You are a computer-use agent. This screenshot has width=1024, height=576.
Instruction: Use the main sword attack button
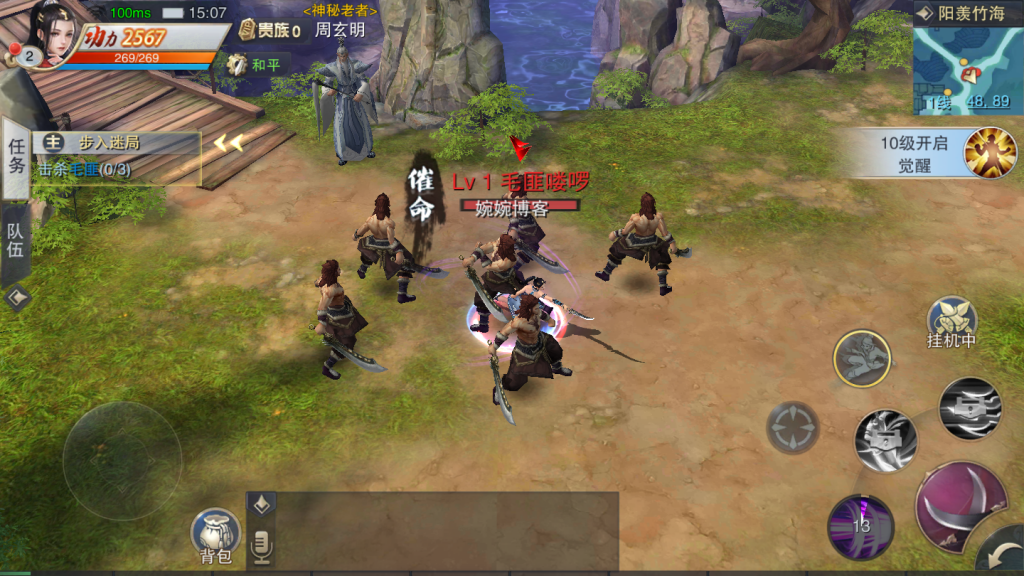(958, 505)
